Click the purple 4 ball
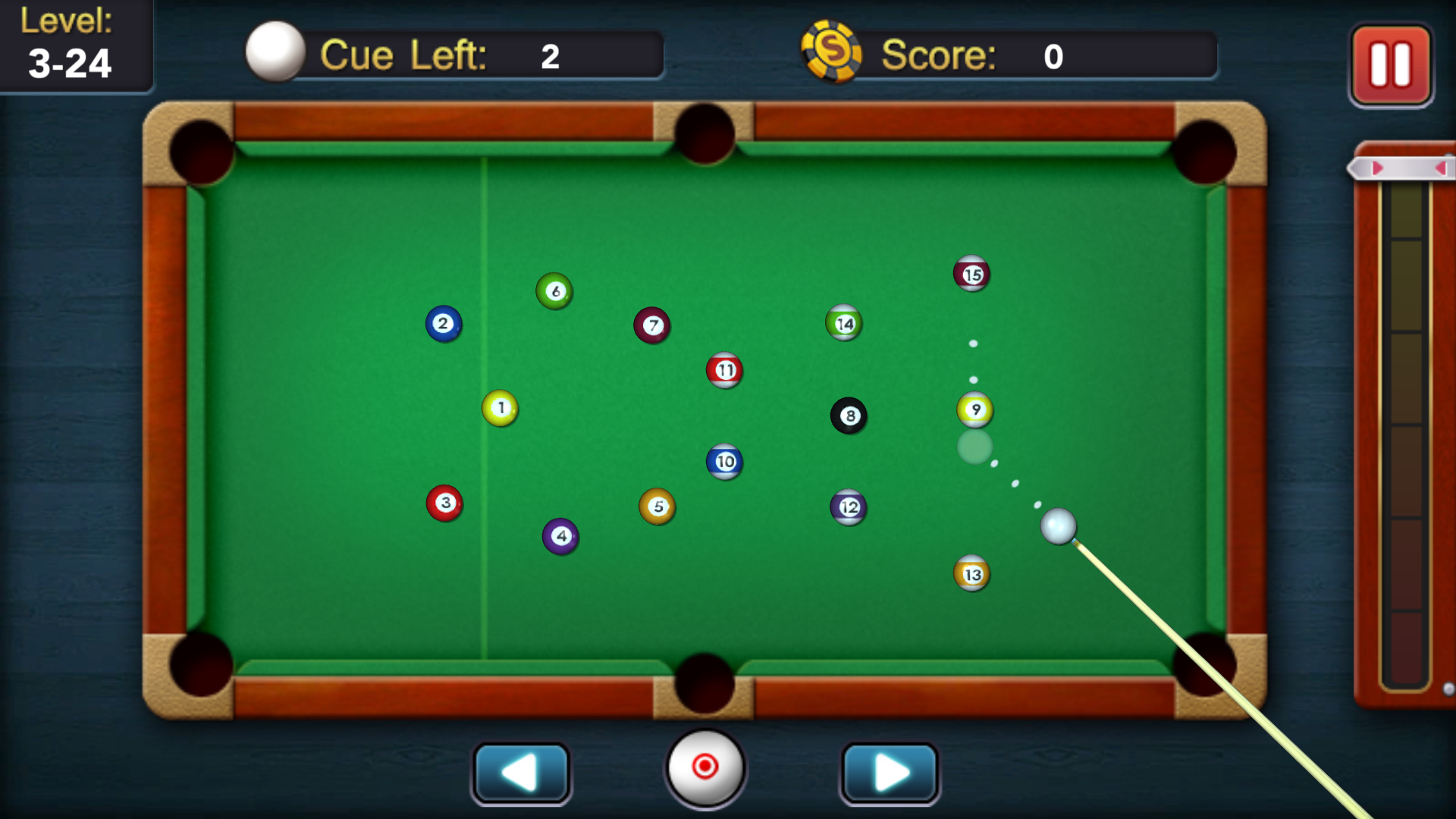This screenshot has width=1456, height=819. click(560, 535)
